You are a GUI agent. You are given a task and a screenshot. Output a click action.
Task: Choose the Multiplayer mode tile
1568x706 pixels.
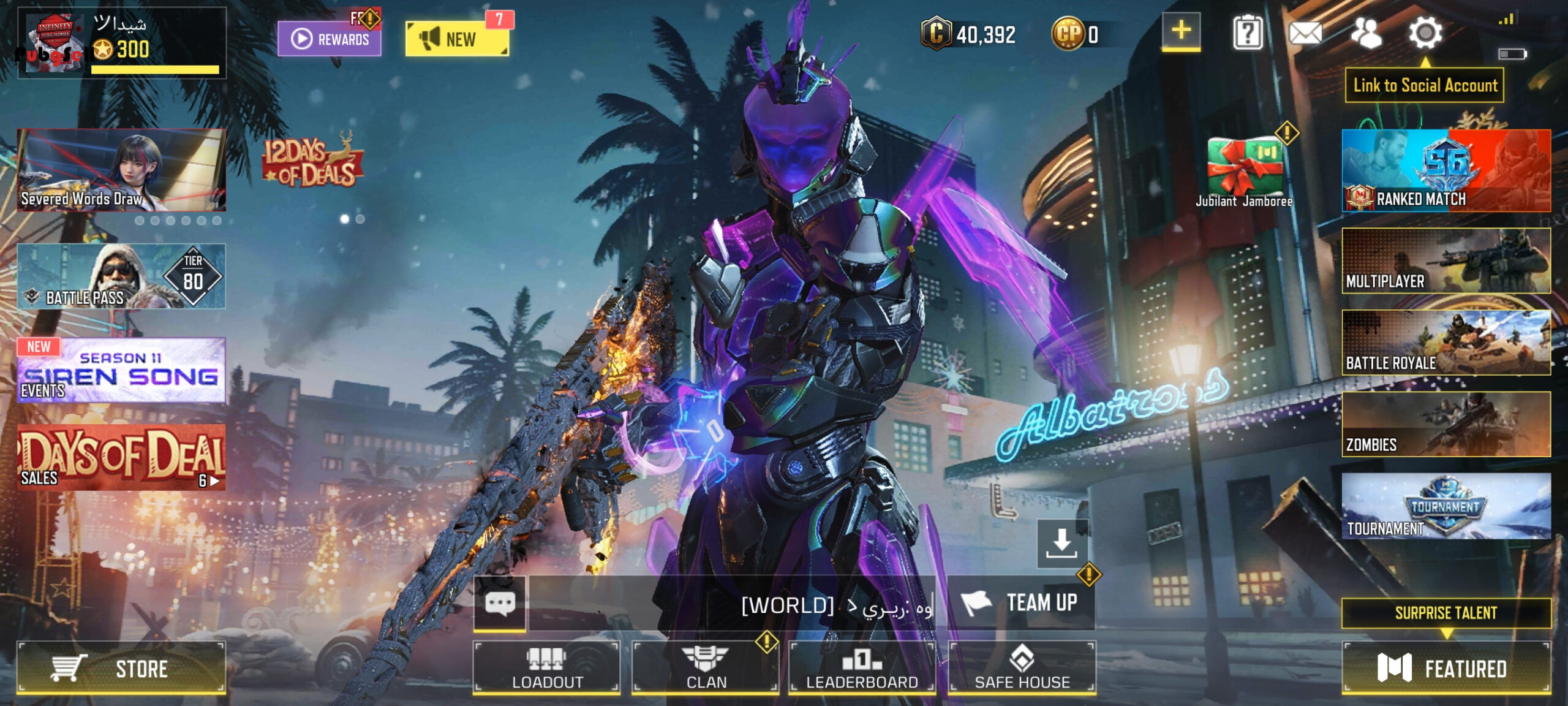pos(1445,260)
